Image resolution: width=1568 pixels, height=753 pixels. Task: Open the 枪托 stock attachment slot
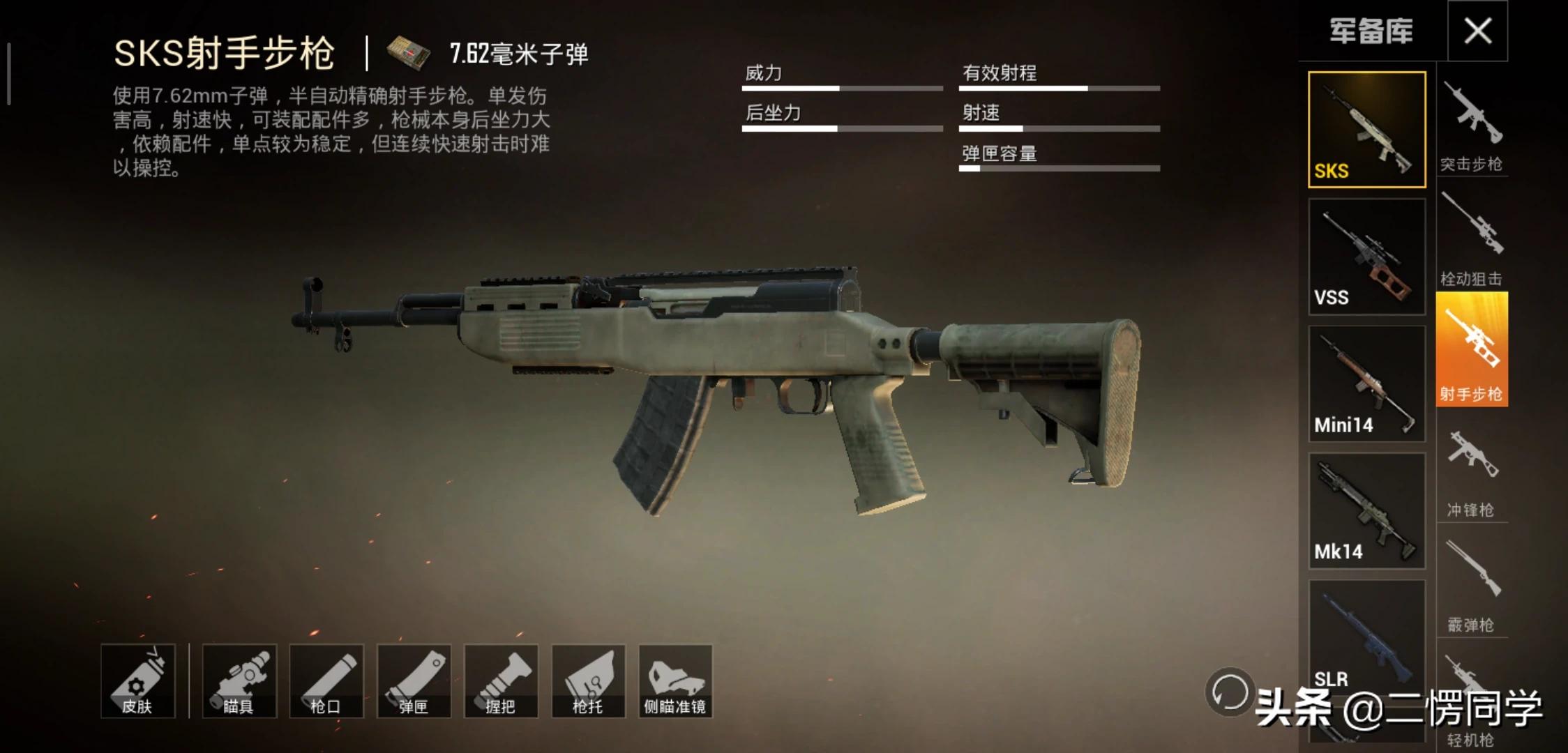588,681
